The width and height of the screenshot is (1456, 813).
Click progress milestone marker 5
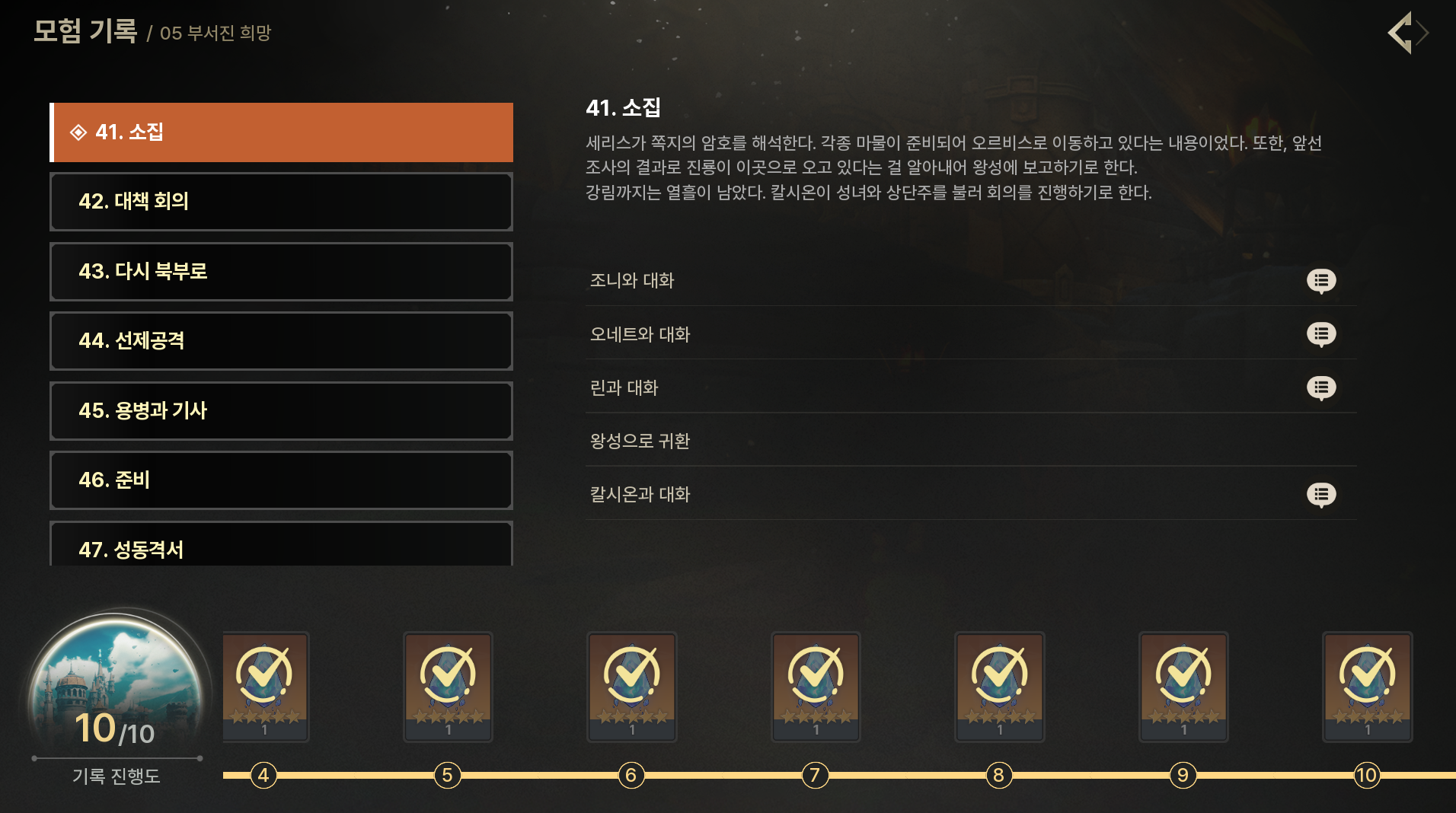coord(447,775)
